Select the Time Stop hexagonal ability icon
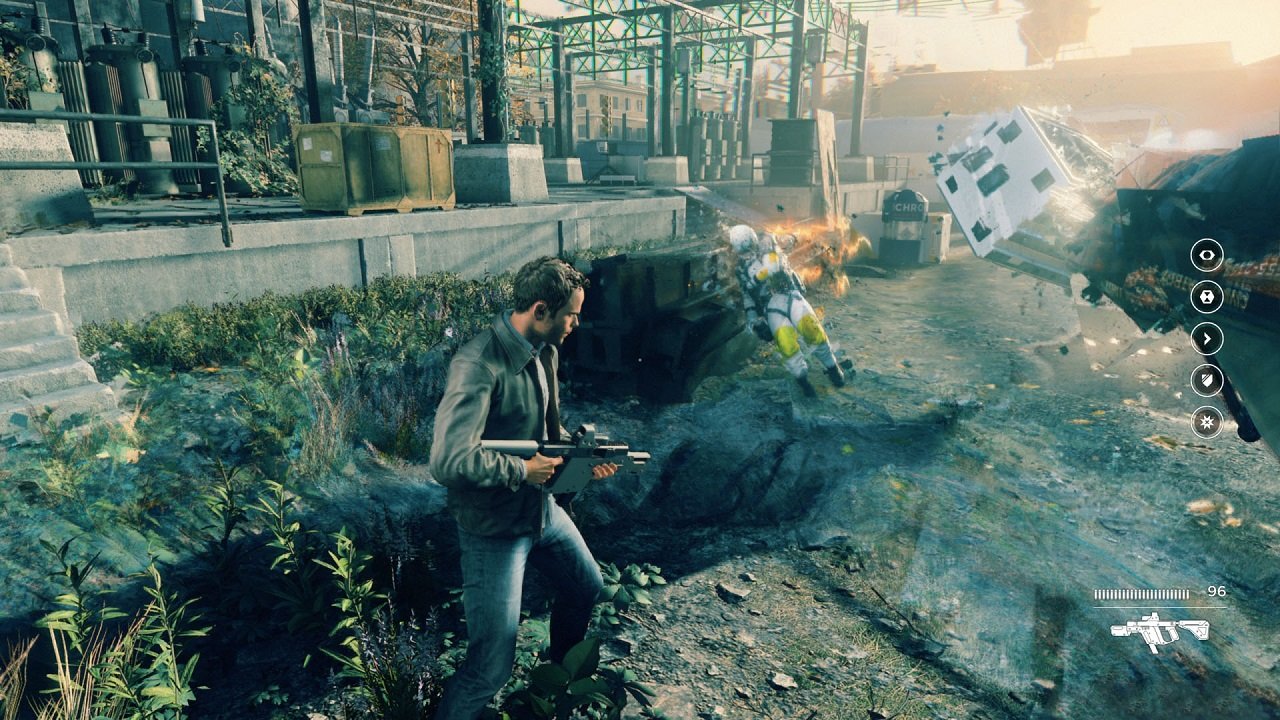 (1205, 298)
